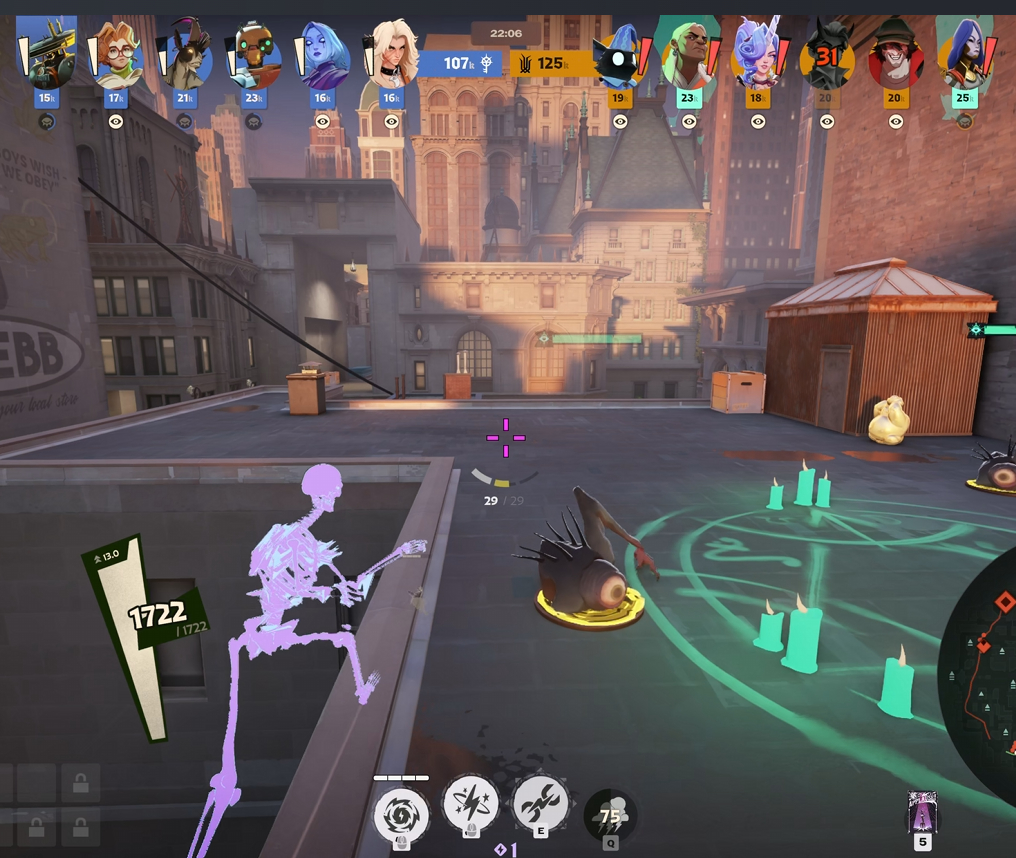This screenshot has height=858, width=1016.
Task: Pick the purple-haired woman portrait at far end
Action: tap(964, 56)
